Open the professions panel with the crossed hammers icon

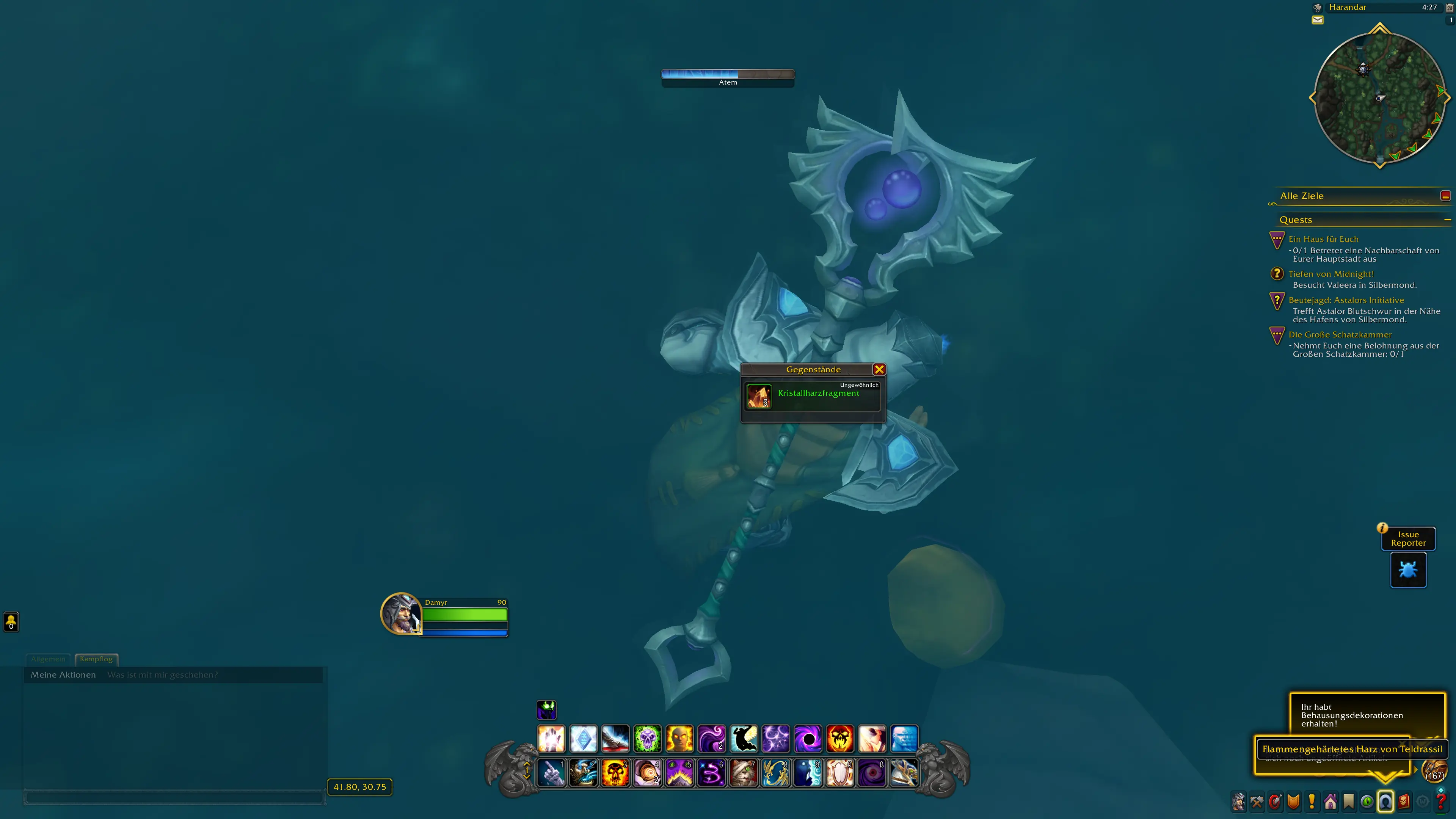(x=1257, y=802)
